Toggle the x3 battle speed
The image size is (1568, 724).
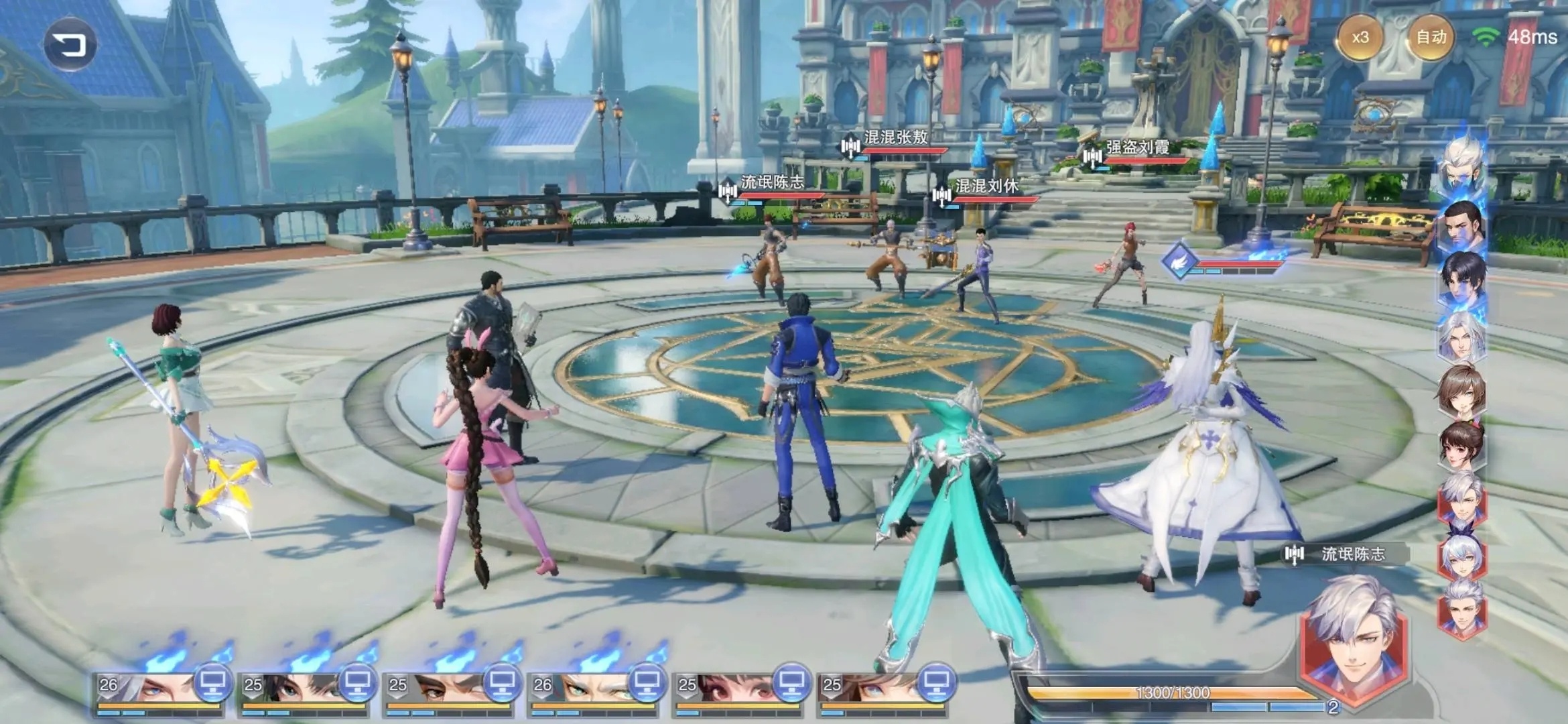pyautogui.click(x=1360, y=38)
